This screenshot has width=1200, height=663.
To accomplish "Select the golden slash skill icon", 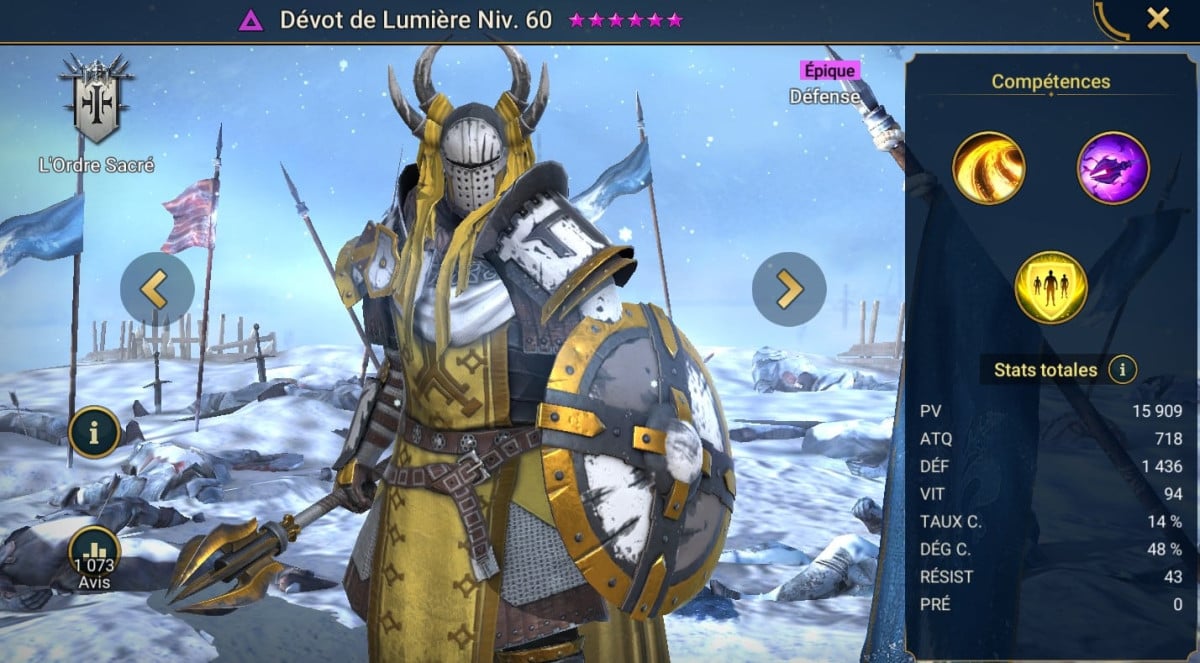I will point(989,168).
